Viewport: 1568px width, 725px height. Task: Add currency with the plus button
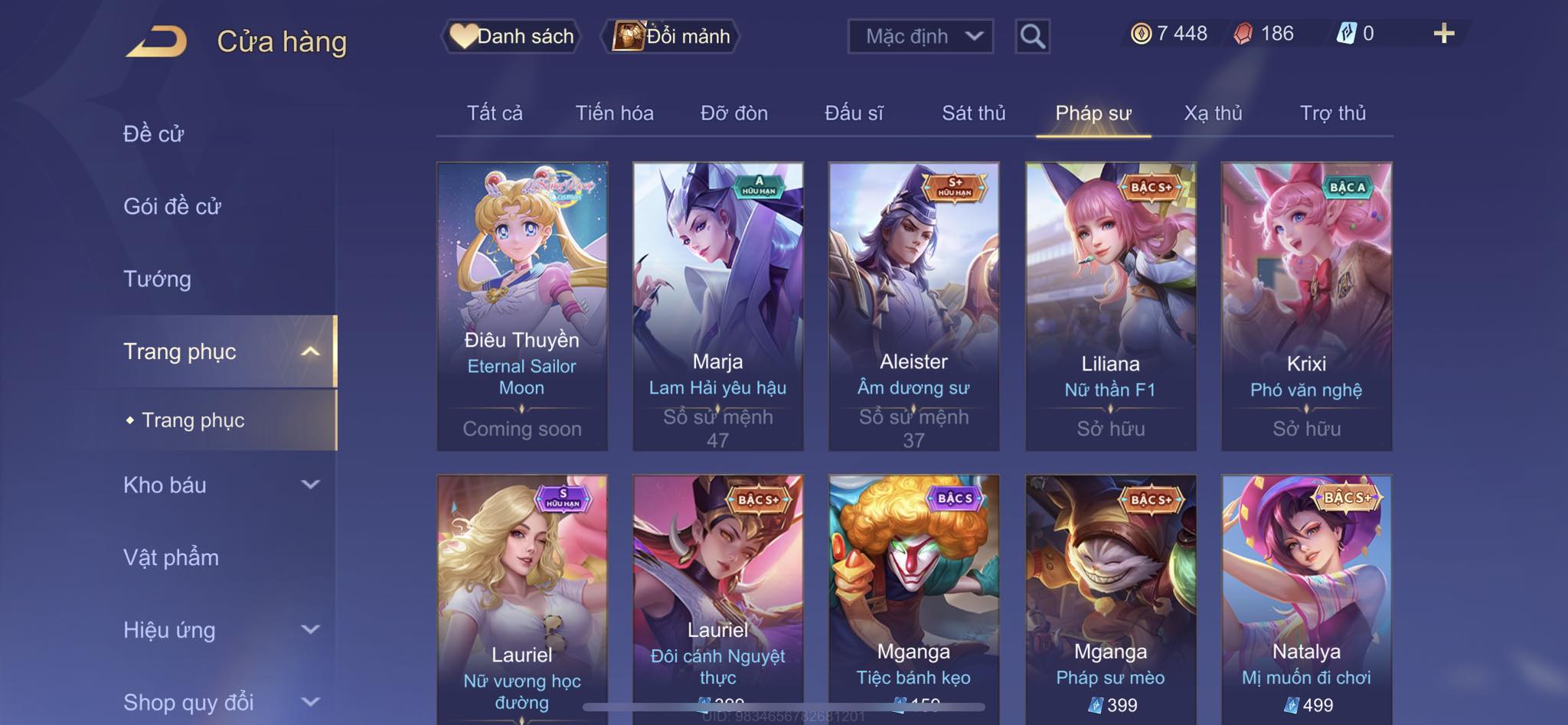pos(1443,34)
